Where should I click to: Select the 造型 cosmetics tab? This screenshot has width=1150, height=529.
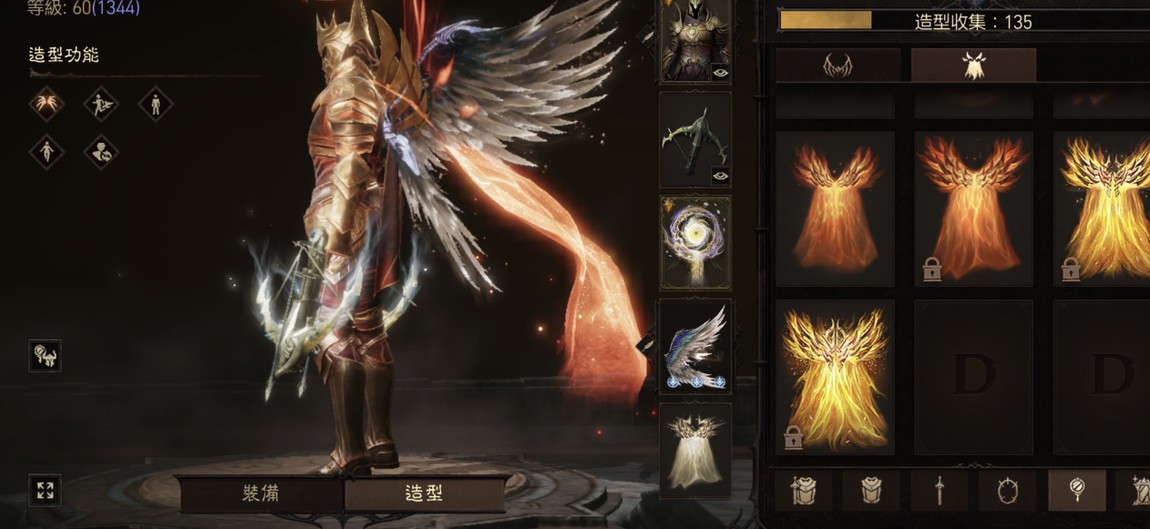point(424,494)
